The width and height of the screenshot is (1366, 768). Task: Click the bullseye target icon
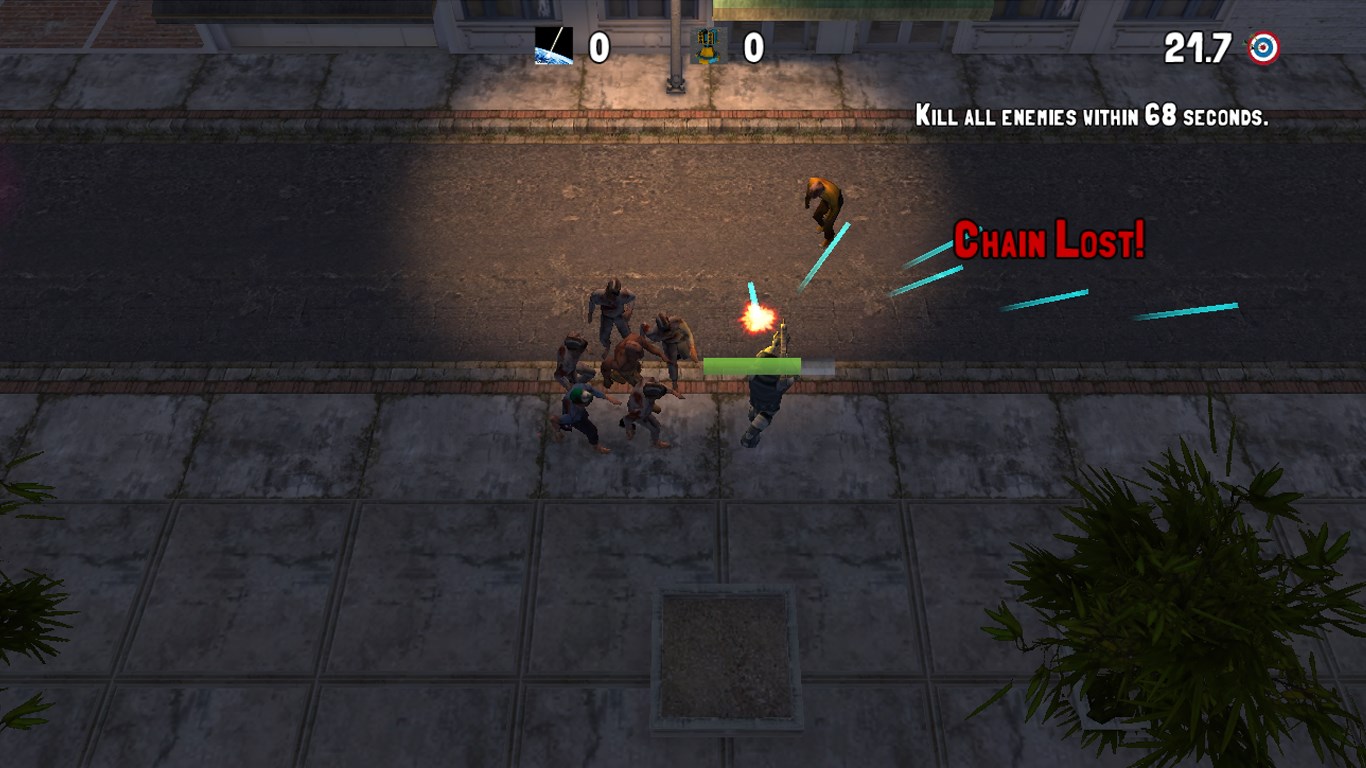1263,48
